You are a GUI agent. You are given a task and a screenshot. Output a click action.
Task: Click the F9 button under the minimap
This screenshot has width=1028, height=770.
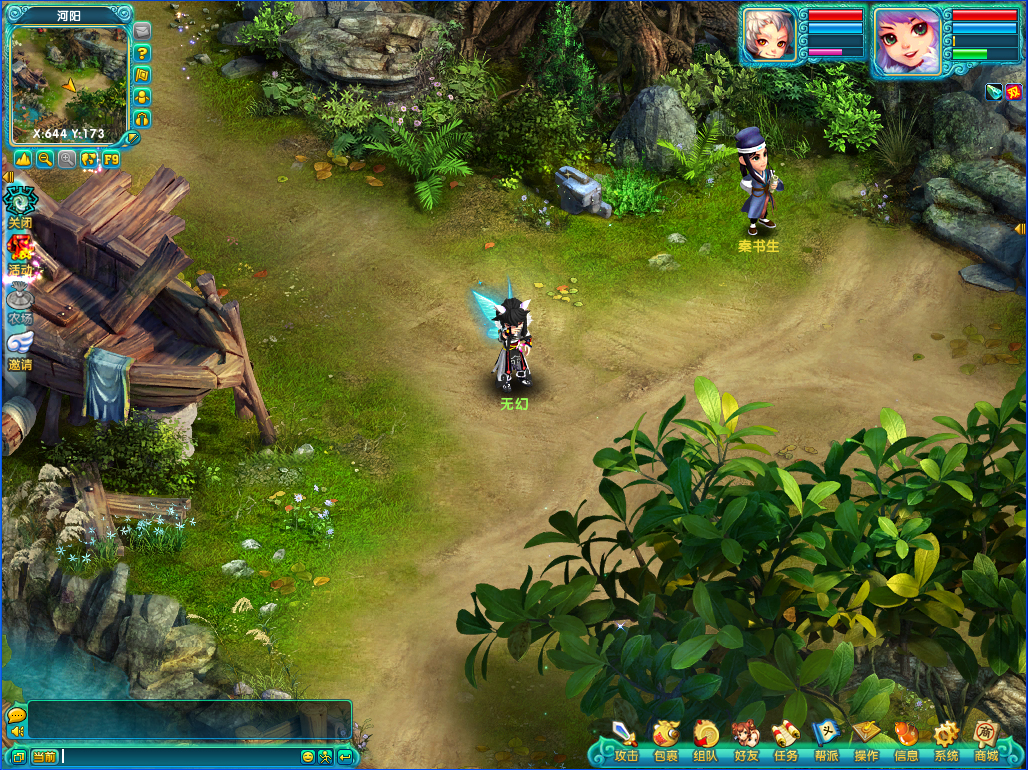click(x=111, y=159)
